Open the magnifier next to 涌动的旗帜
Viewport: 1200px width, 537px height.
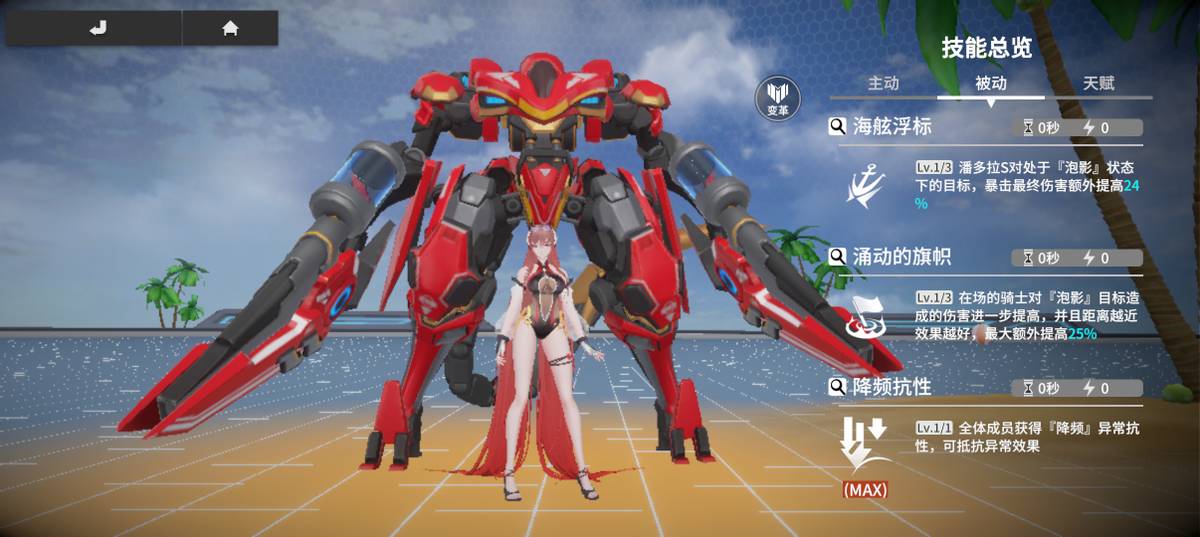click(837, 257)
